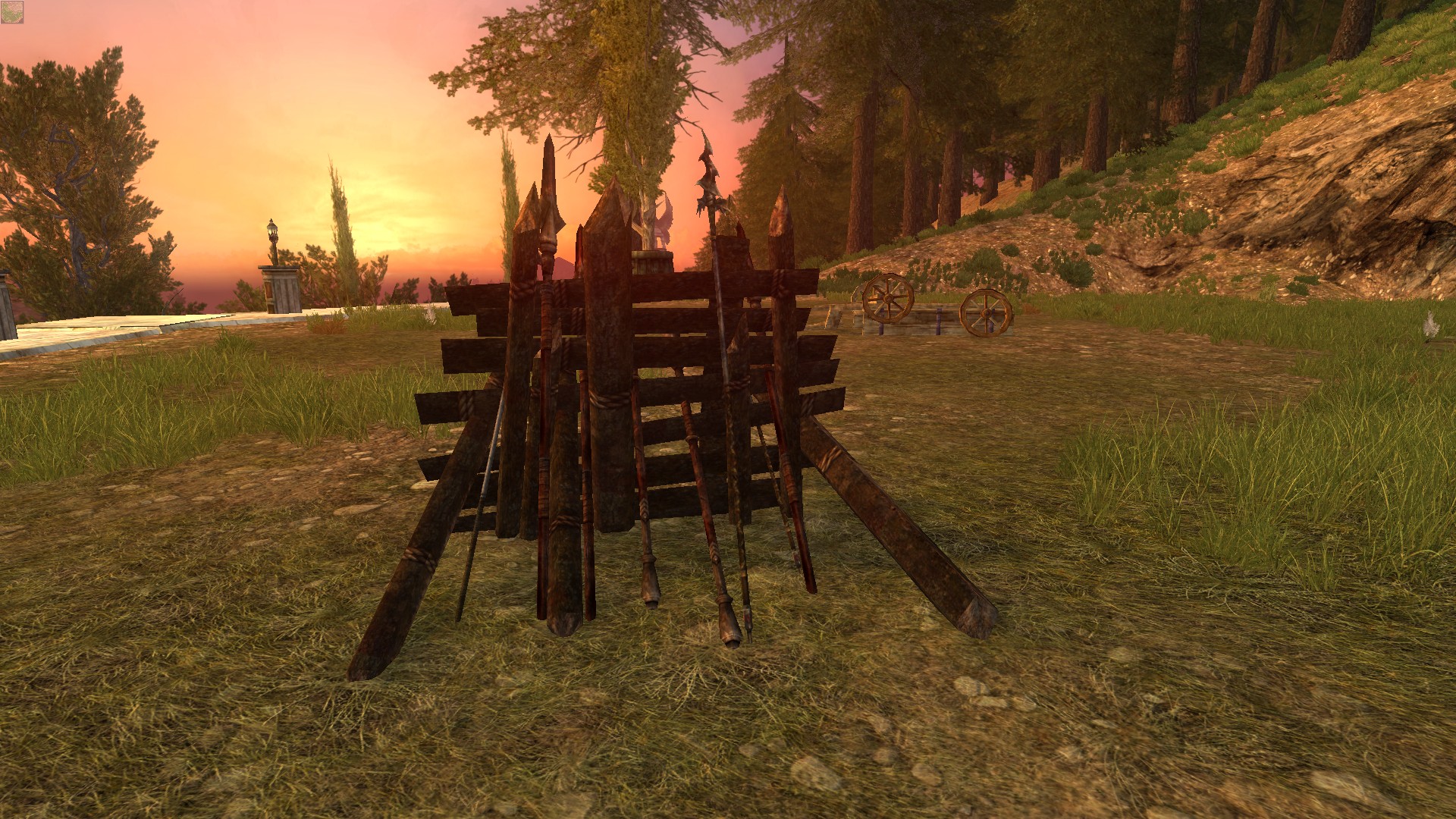Click the small green icon in the corner
This screenshot has width=1456, height=819.
[12, 11]
